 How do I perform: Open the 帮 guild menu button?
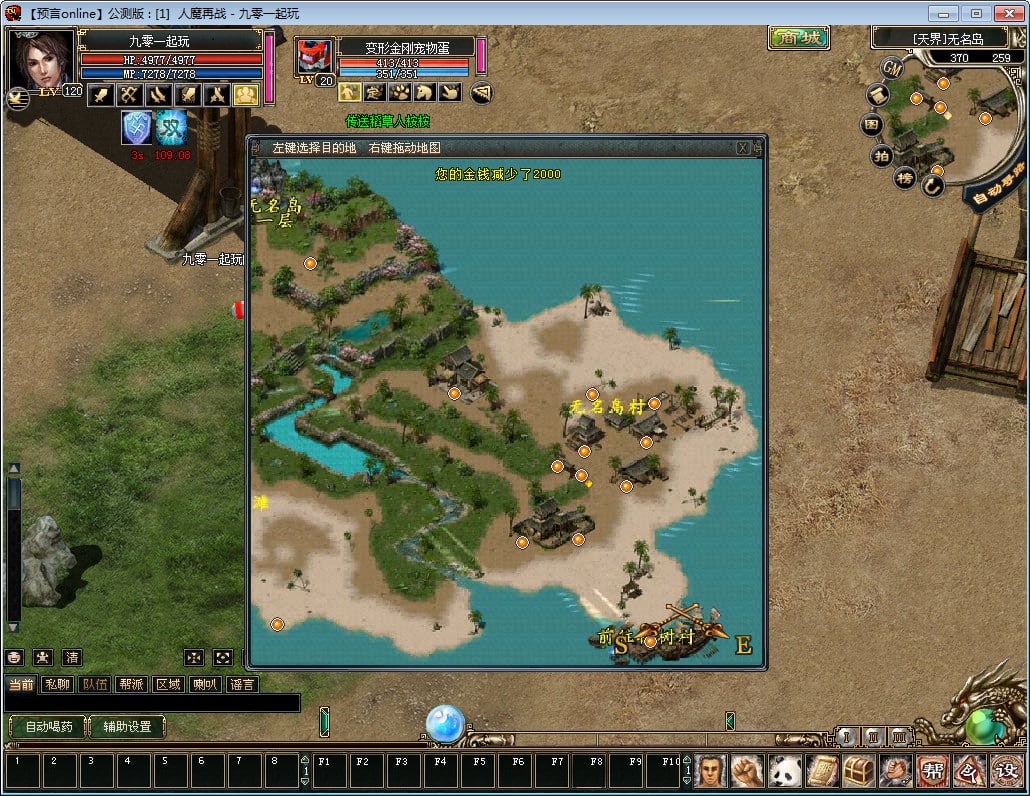click(x=932, y=771)
